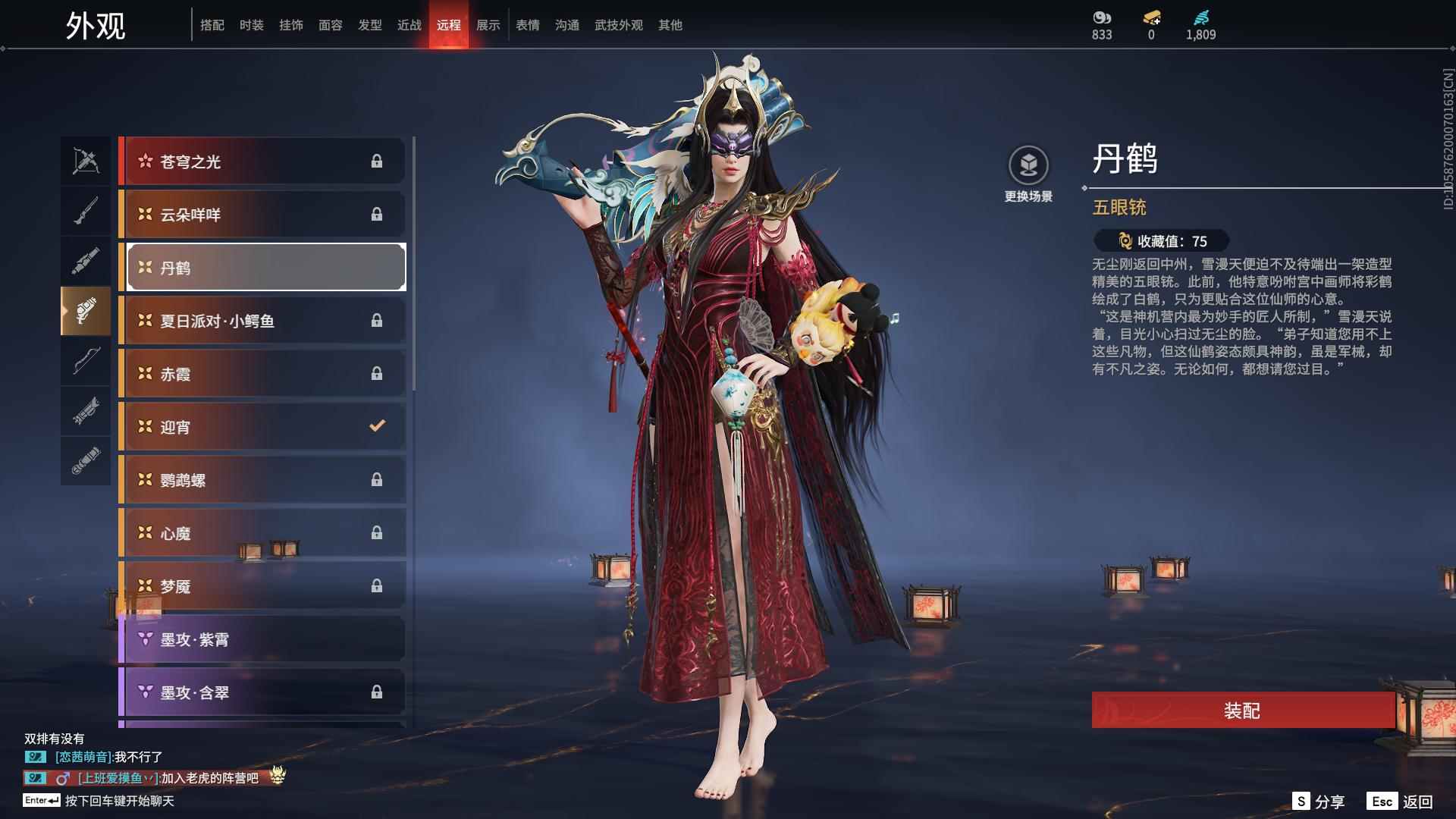Open the musket weapon category in sidebar
The image size is (1456, 819).
coord(86,210)
